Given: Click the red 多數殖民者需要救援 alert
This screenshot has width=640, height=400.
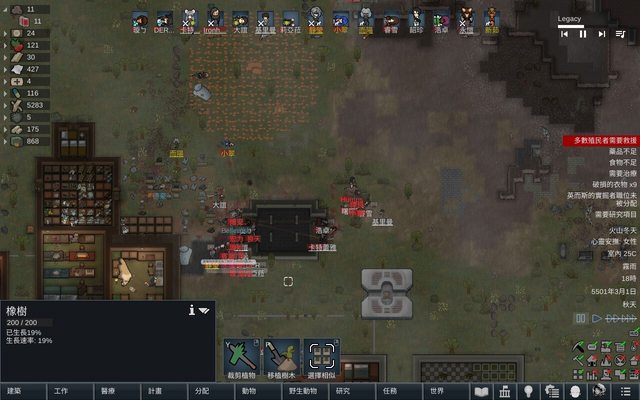Looking at the screenshot, I should tap(602, 141).
